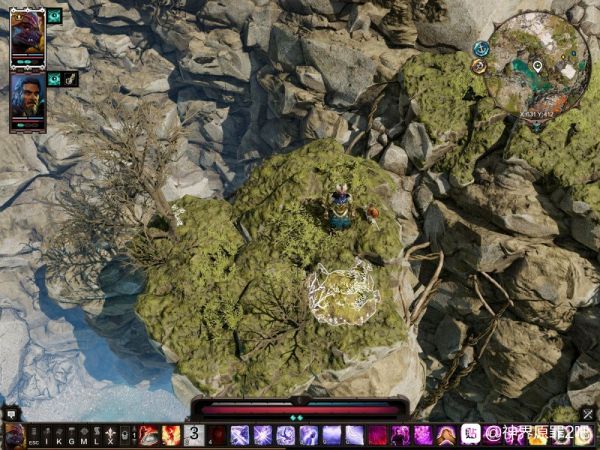Open the chat log speech bubble icon
Image resolution: width=600 pixels, height=450 pixels.
[9, 411]
